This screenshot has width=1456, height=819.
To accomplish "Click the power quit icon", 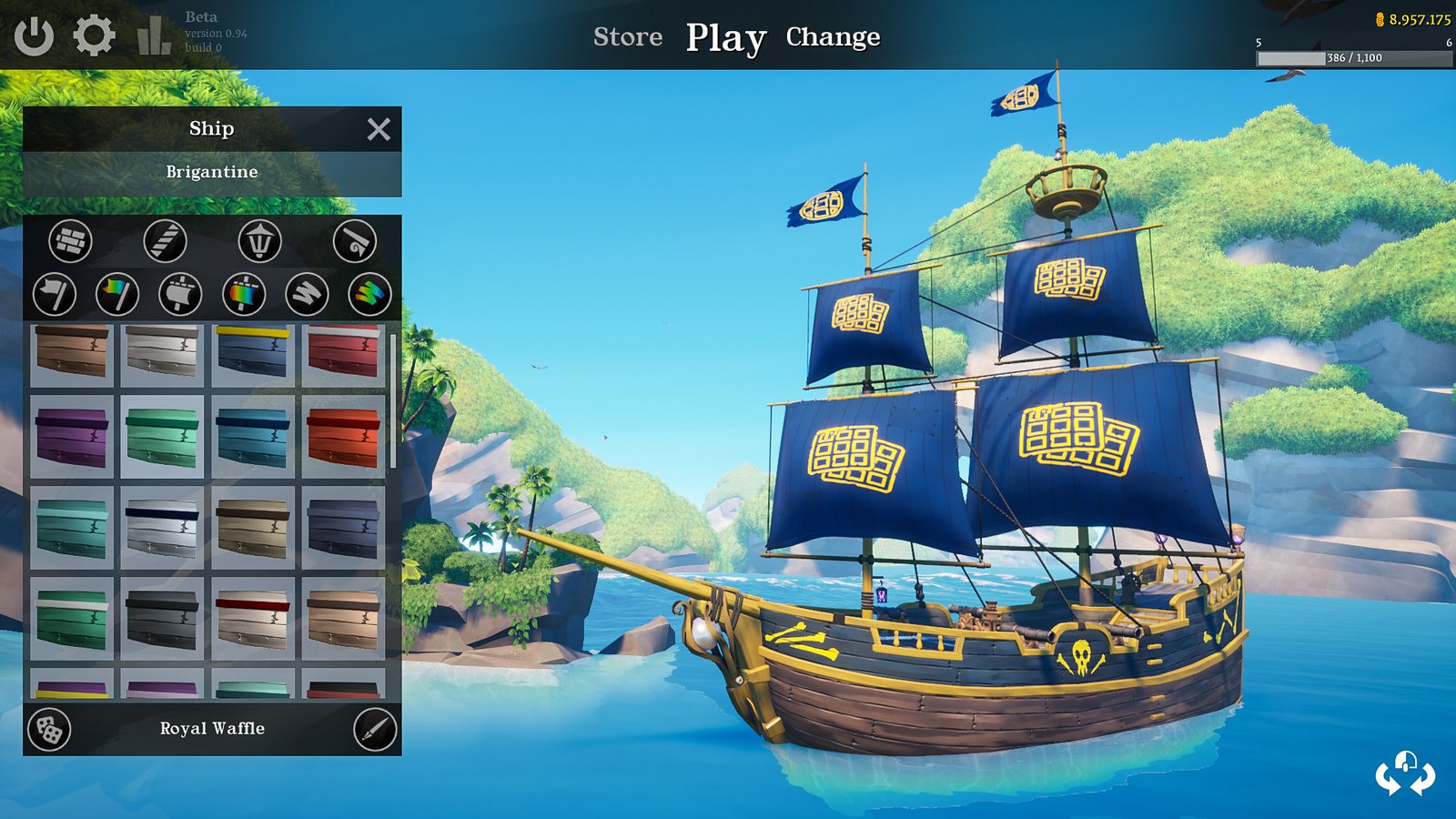I will 34,36.
